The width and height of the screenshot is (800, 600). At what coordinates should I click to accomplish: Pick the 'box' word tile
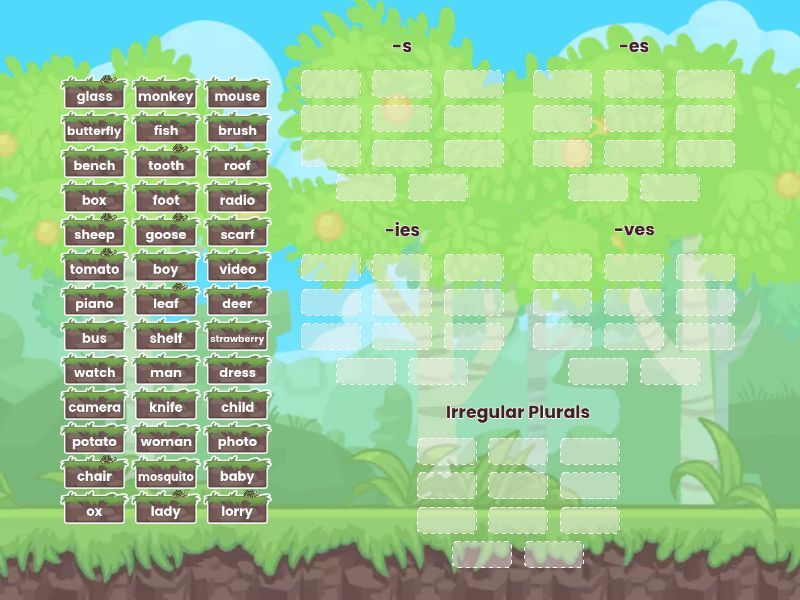(94, 200)
